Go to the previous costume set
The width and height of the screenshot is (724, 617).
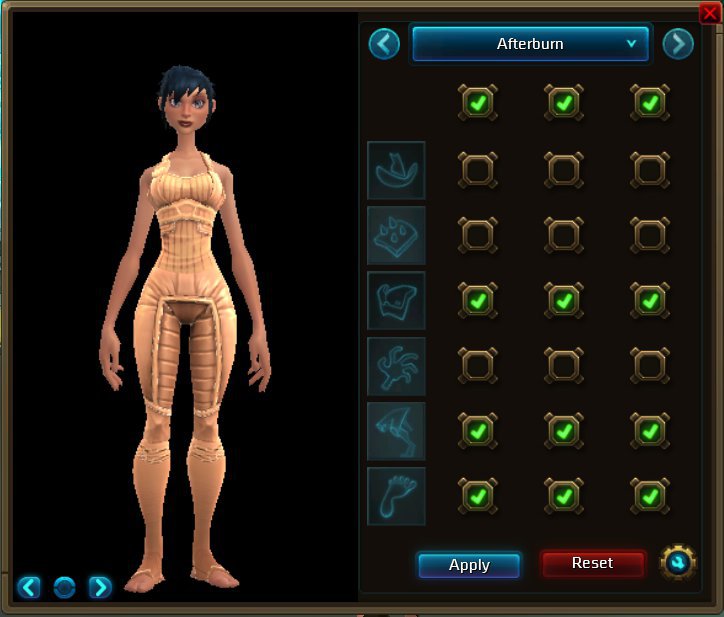(384, 44)
